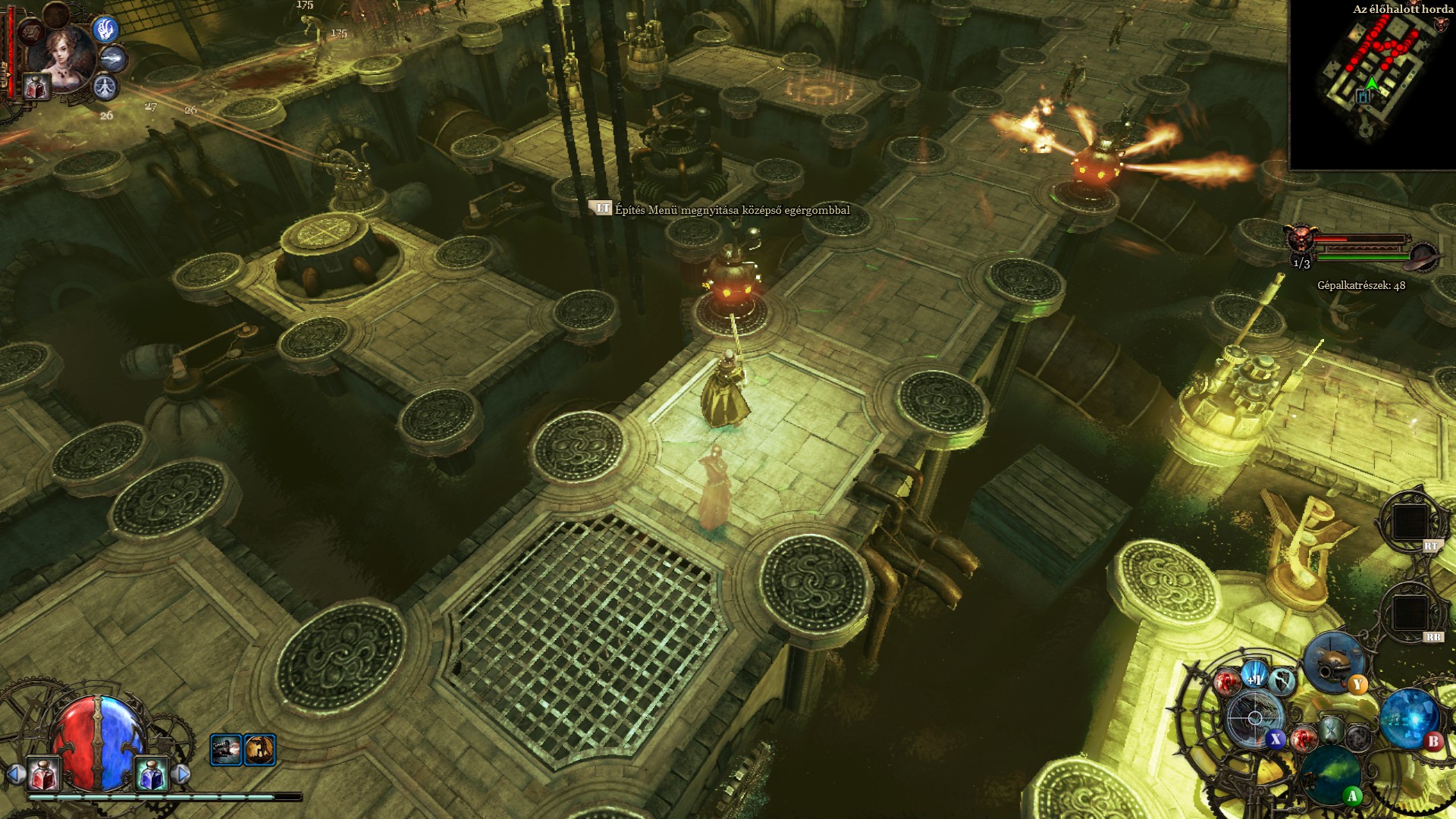This screenshot has width=1456, height=819.
Task: Click Lady Katarina's companion portrait
Action: pos(61,55)
